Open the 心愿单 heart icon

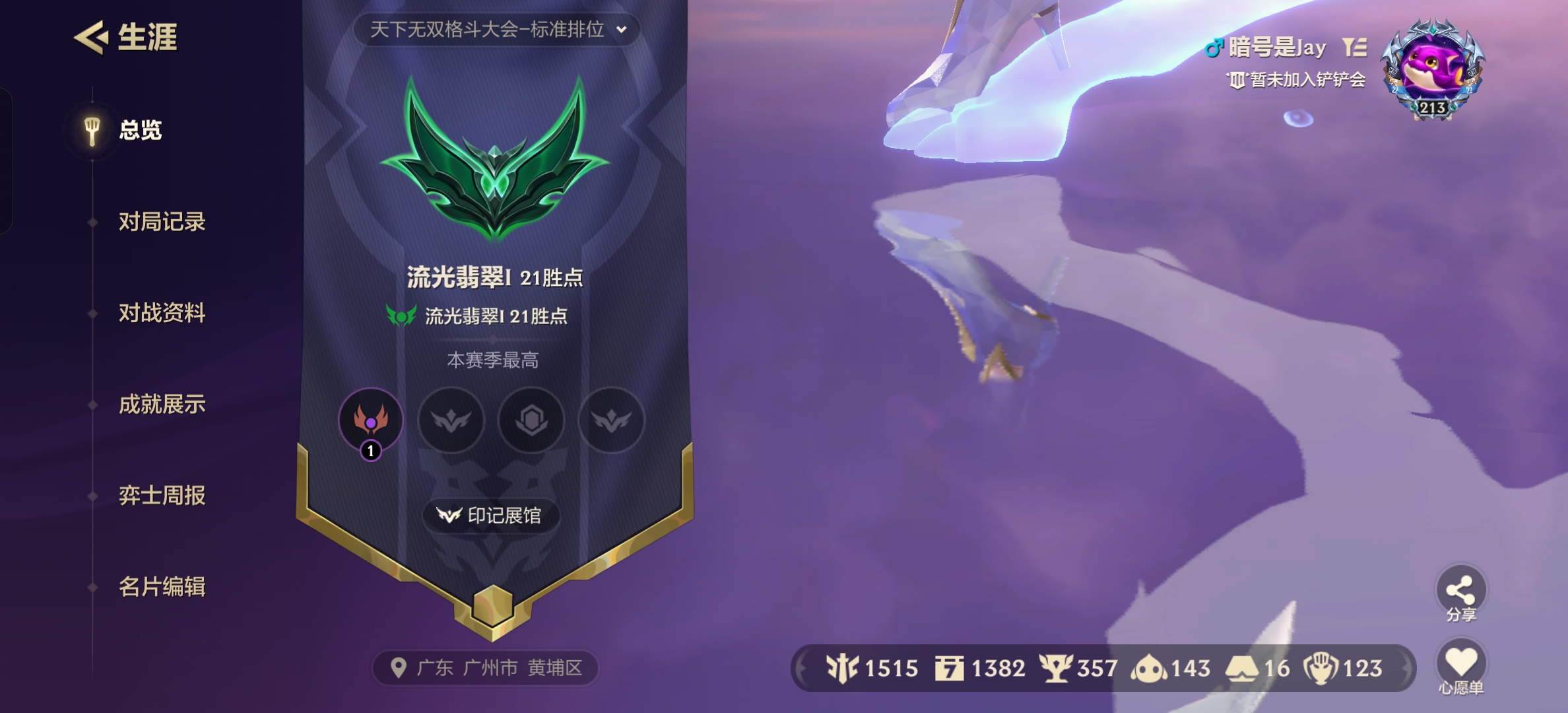pyautogui.click(x=1462, y=660)
